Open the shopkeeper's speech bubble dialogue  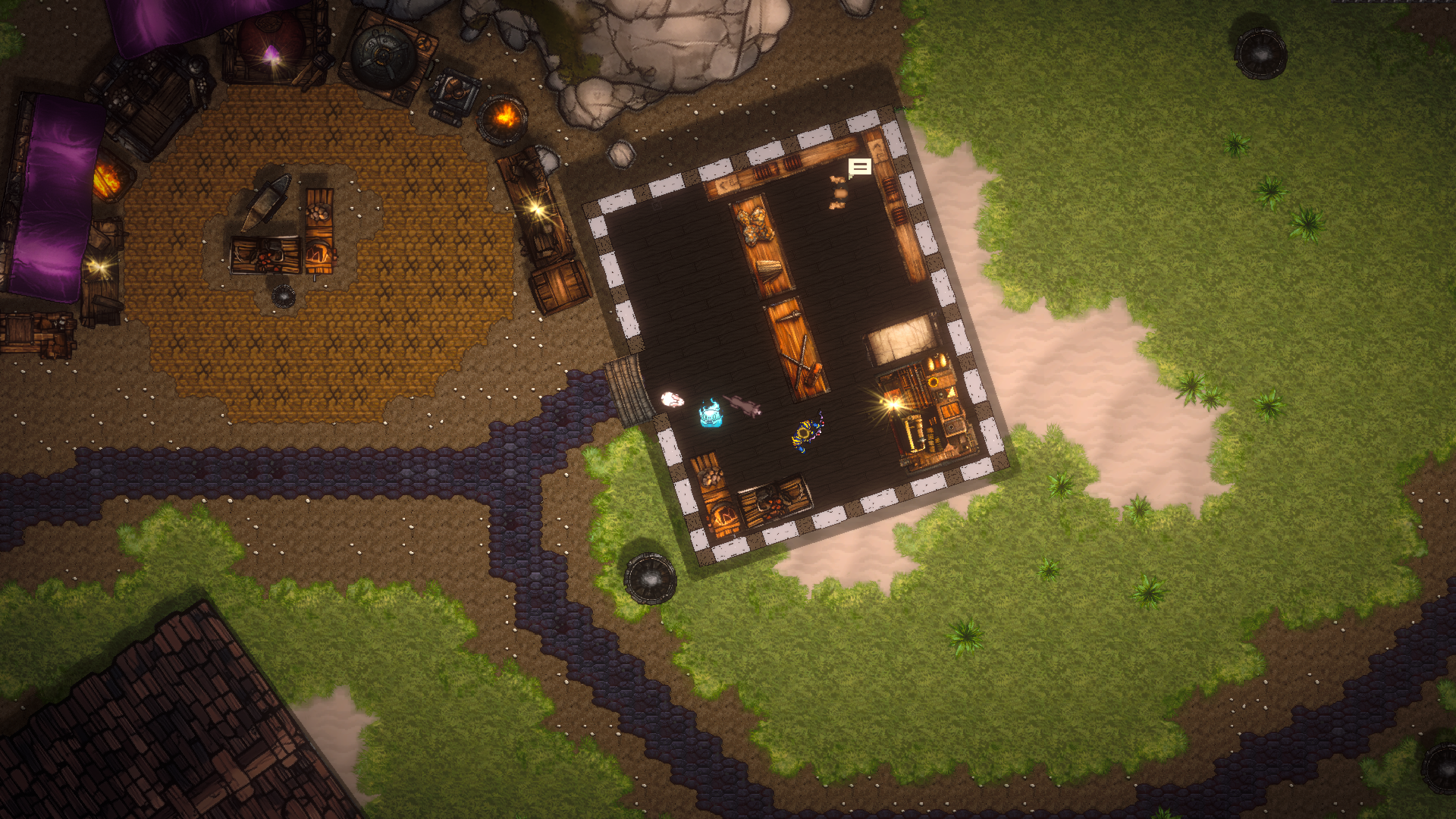coord(859,167)
